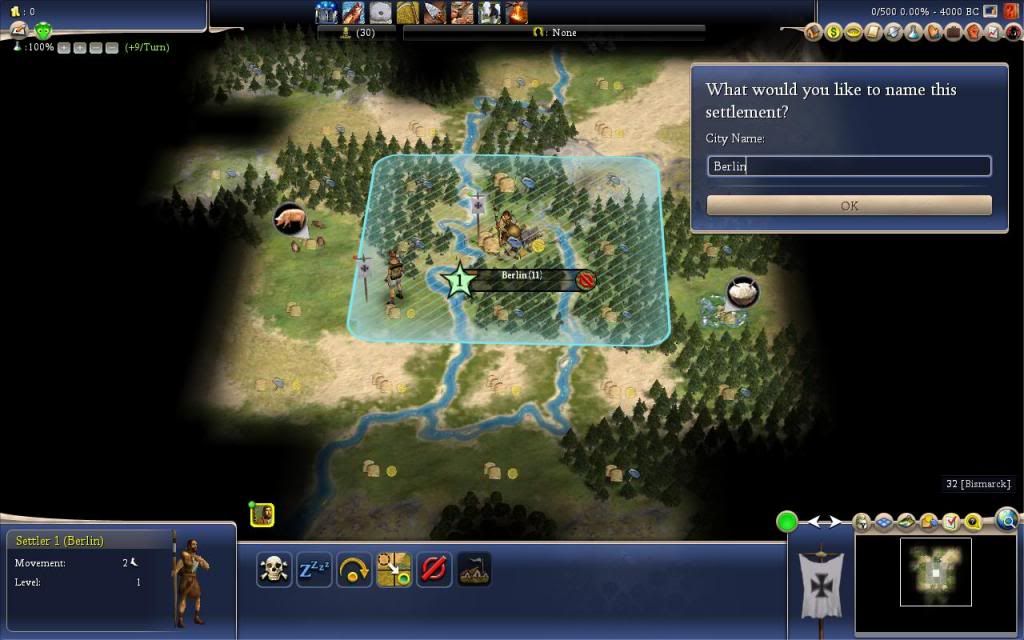Image resolution: width=1024 pixels, height=640 pixels.
Task: Select the red cancel-orders icon
Action: coord(434,570)
